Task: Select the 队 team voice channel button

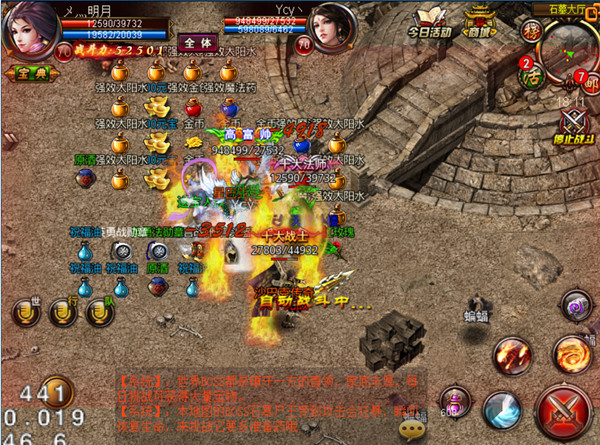Action: [x=98, y=311]
